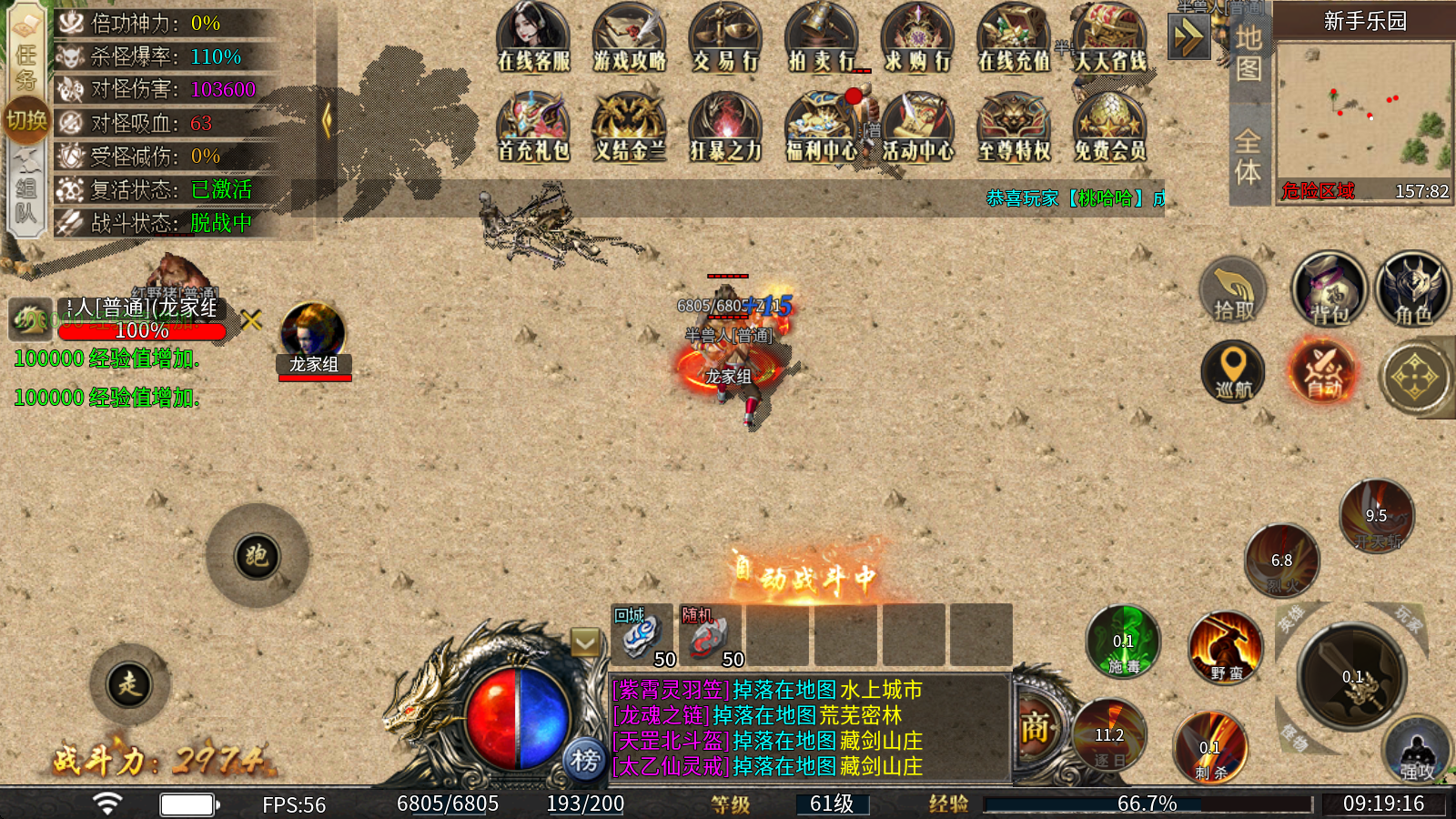The height and width of the screenshot is (819, 1456).
Task: Open the 榜 ranking button
Action: 585,759
